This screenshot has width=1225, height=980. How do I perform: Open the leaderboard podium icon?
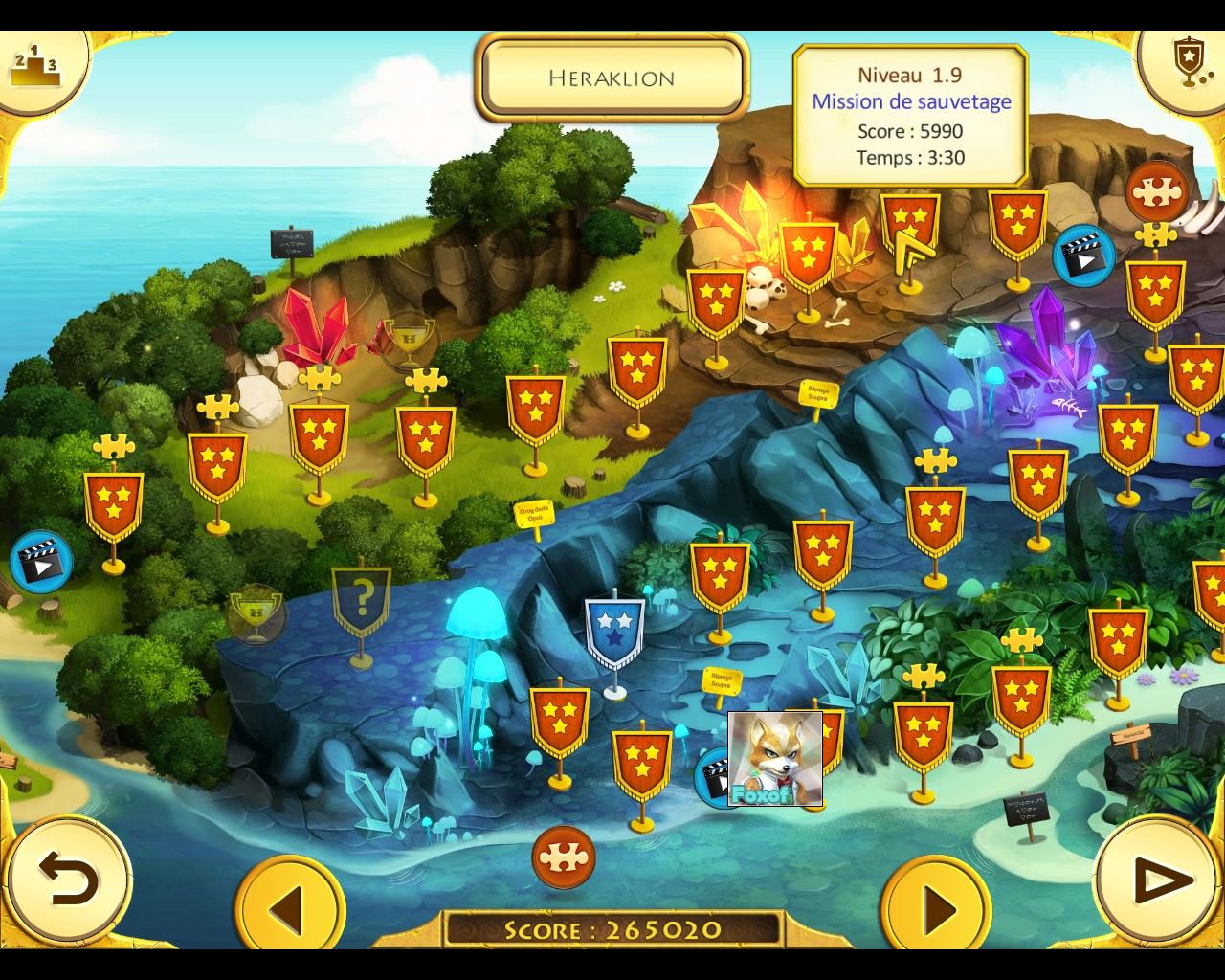34,66
